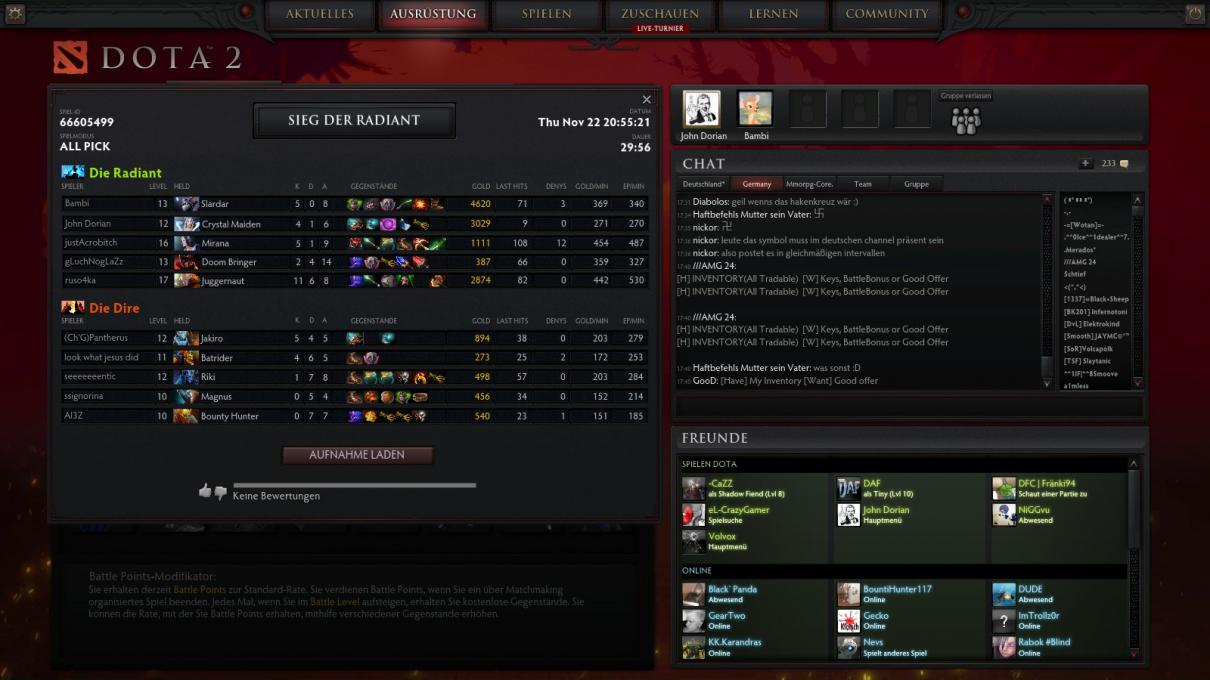Open the Community menu
This screenshot has height=680, width=1210.
887,15
